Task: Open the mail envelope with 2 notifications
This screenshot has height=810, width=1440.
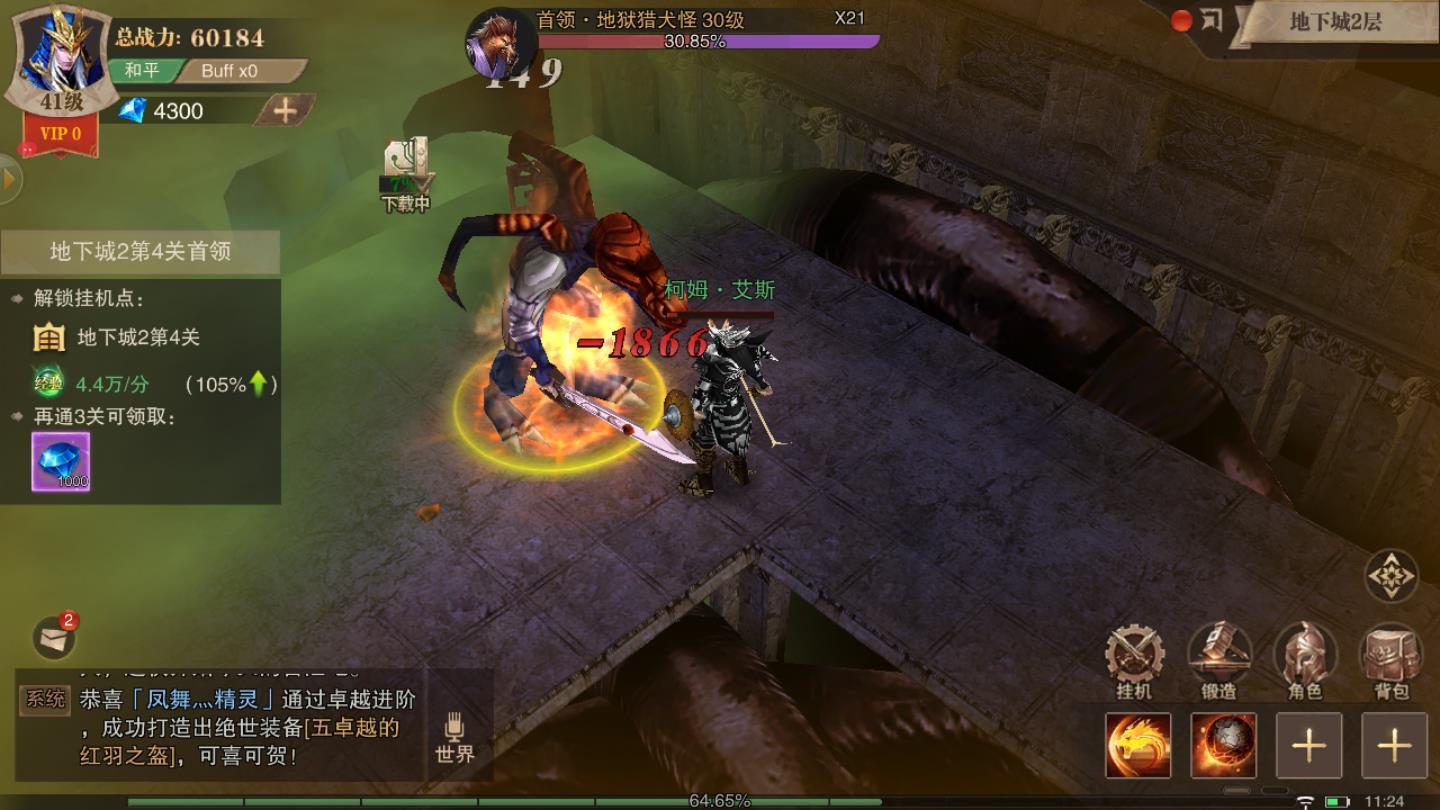Action: click(55, 636)
